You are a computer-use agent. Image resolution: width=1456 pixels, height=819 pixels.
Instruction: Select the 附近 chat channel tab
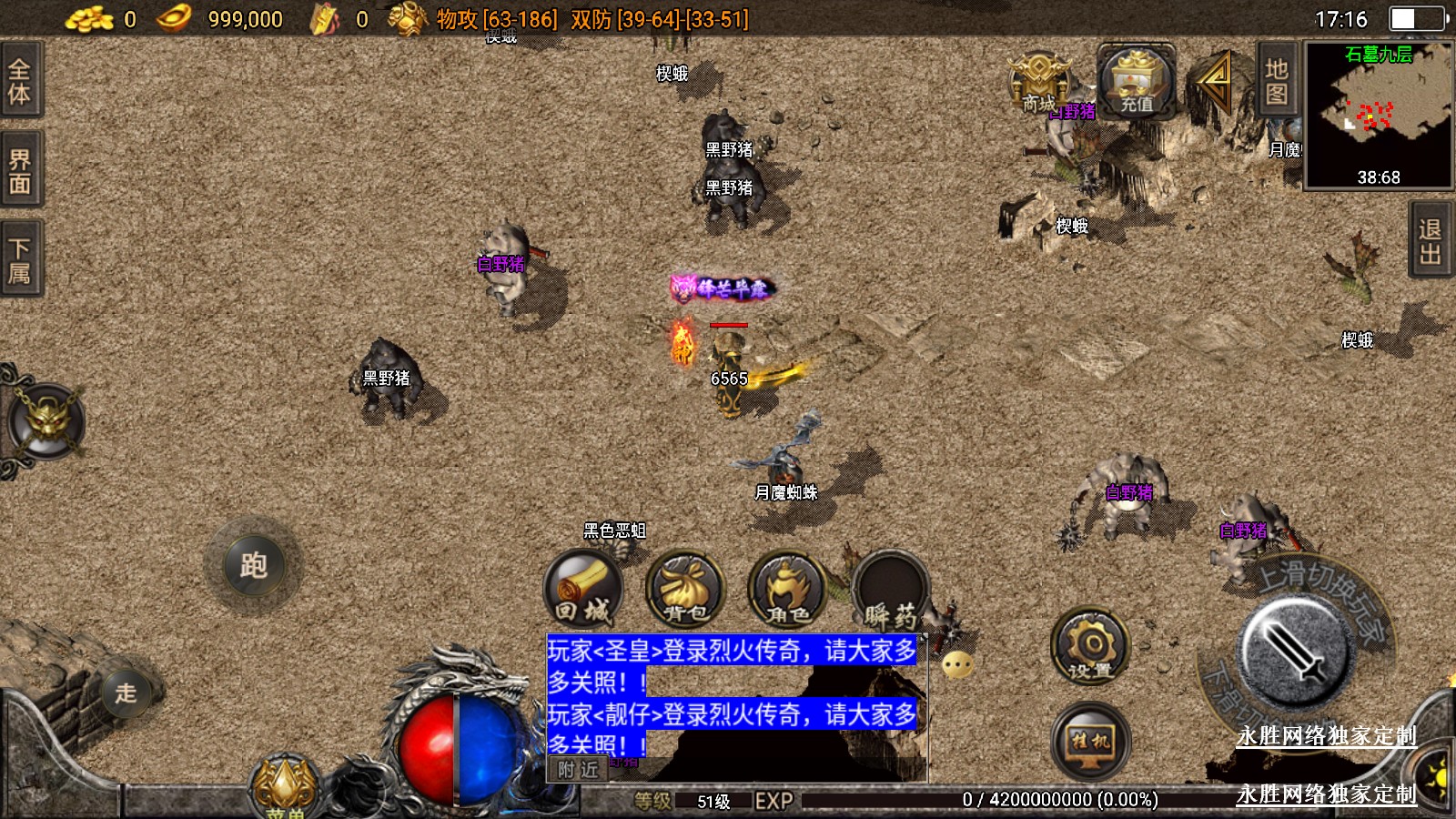tap(578, 770)
